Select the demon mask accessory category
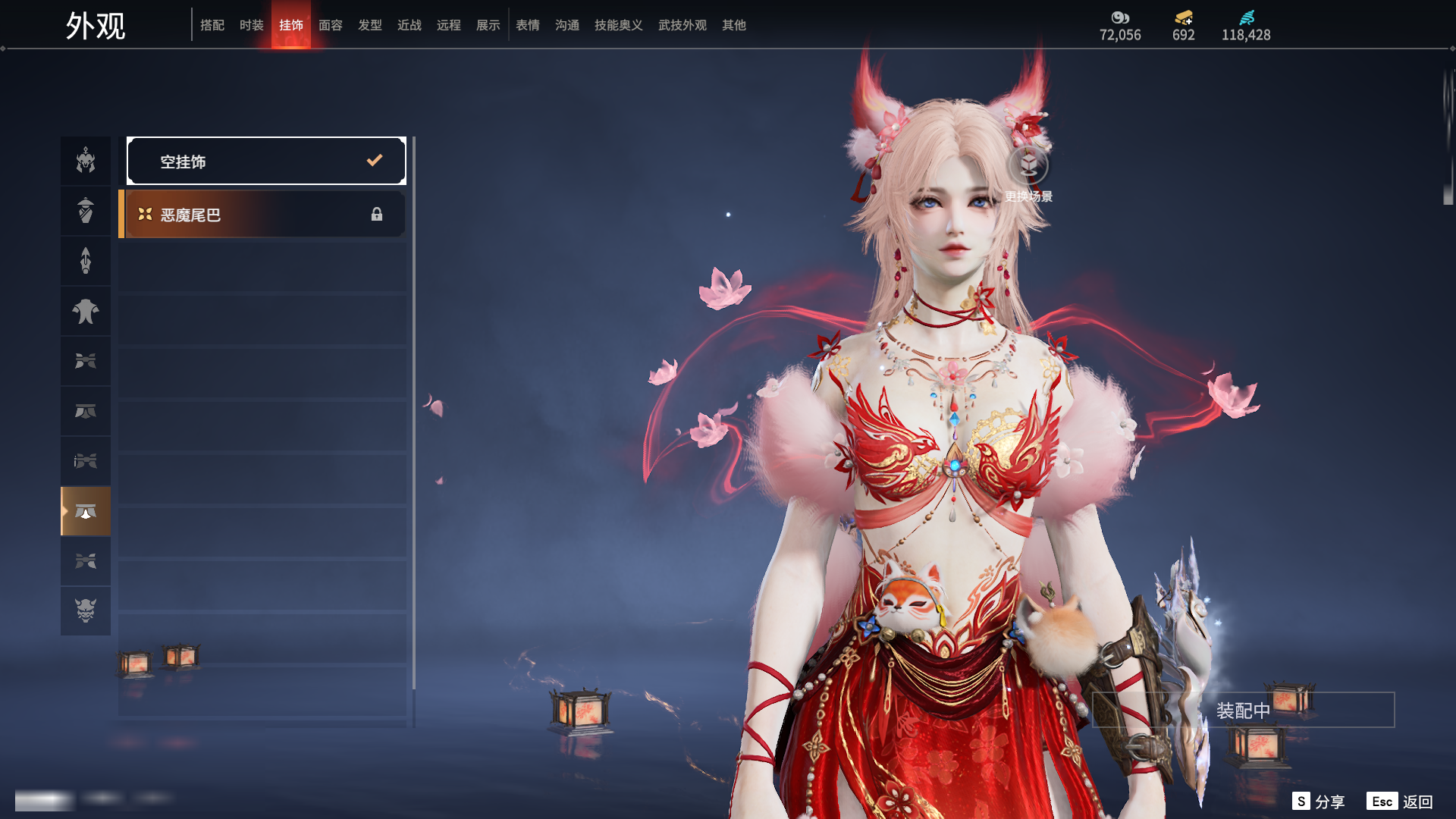 tap(86, 610)
